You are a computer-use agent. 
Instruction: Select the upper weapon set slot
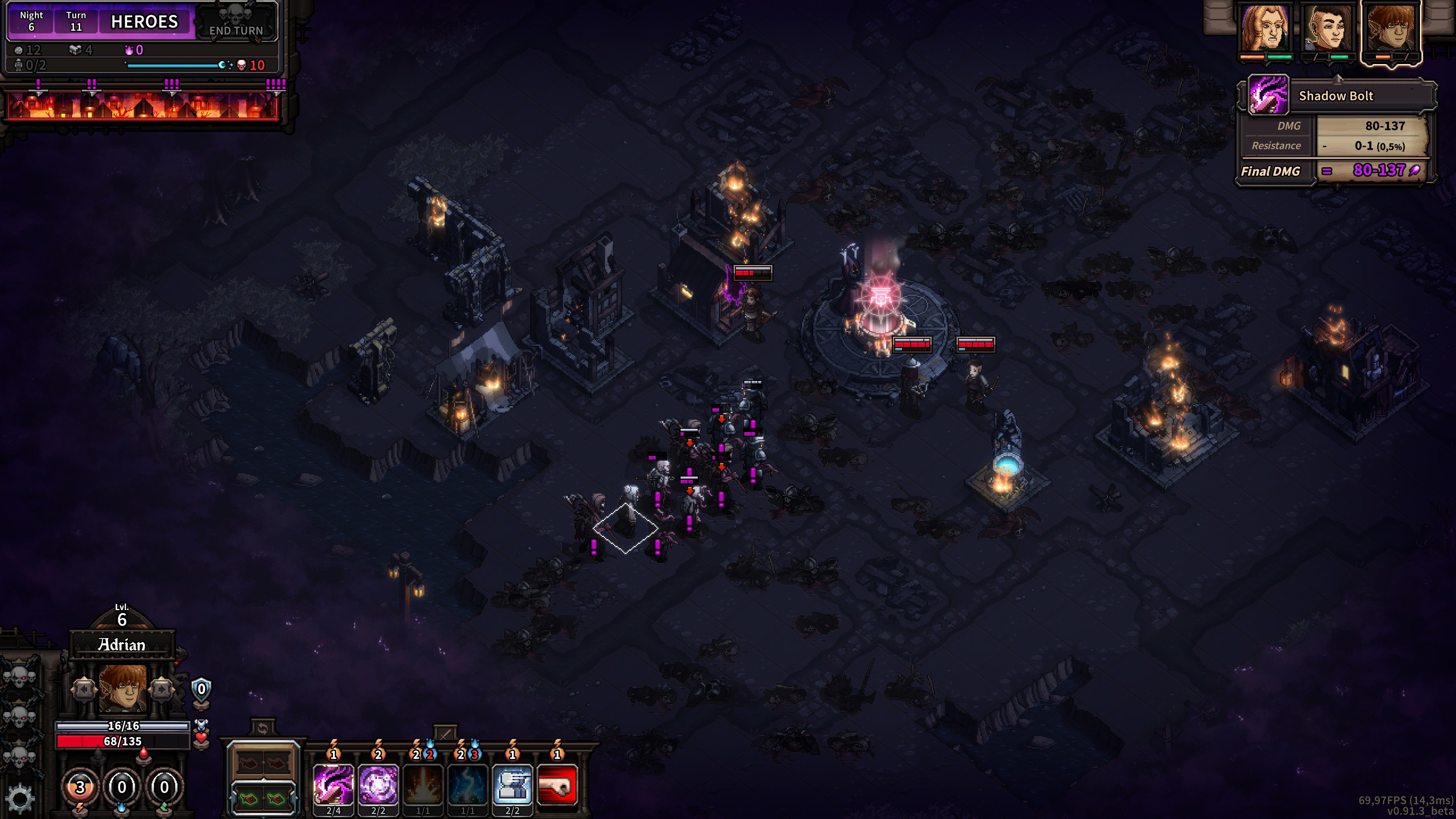pos(263,764)
